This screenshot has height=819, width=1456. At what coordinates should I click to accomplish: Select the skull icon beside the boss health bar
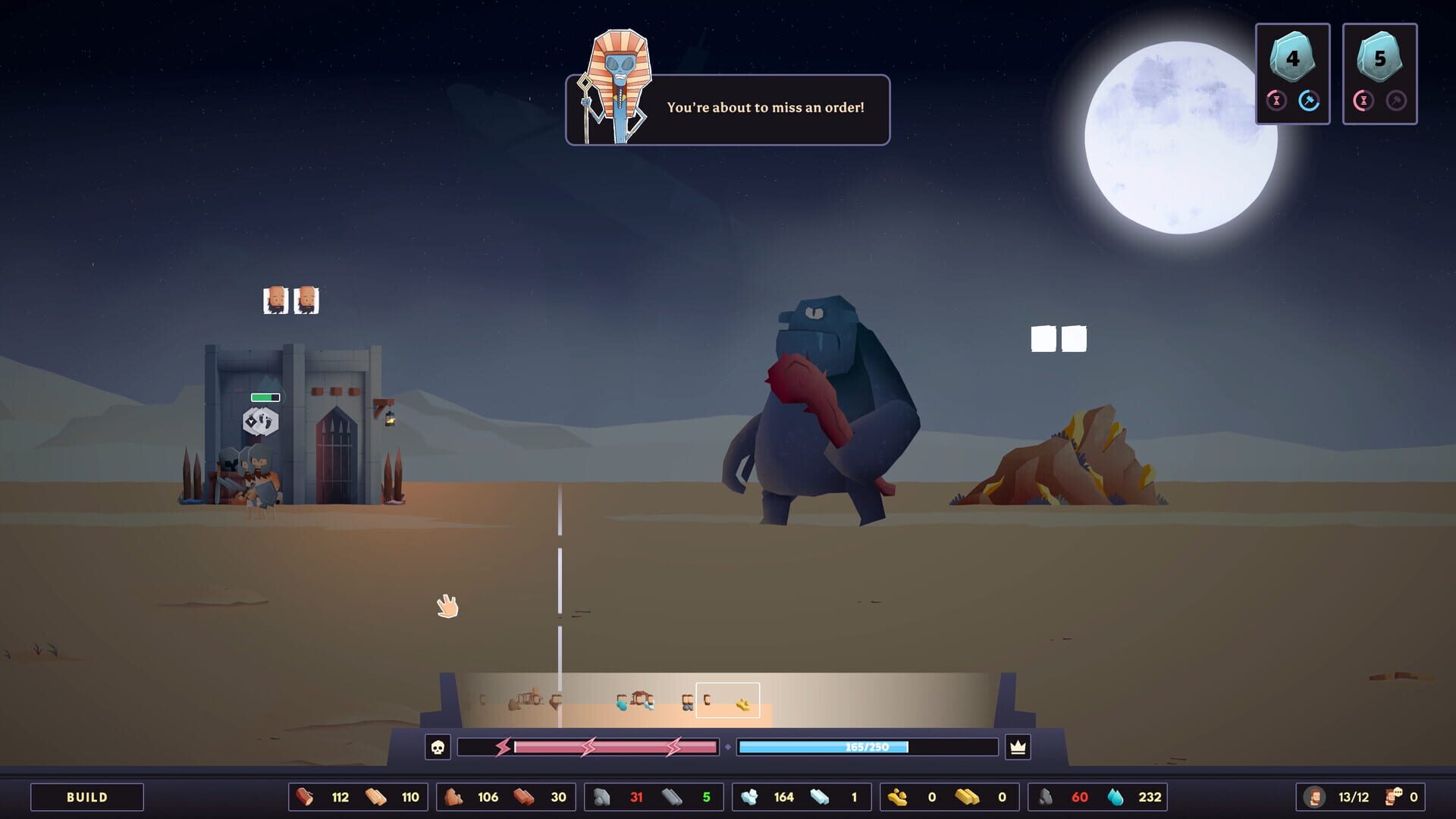click(x=438, y=747)
